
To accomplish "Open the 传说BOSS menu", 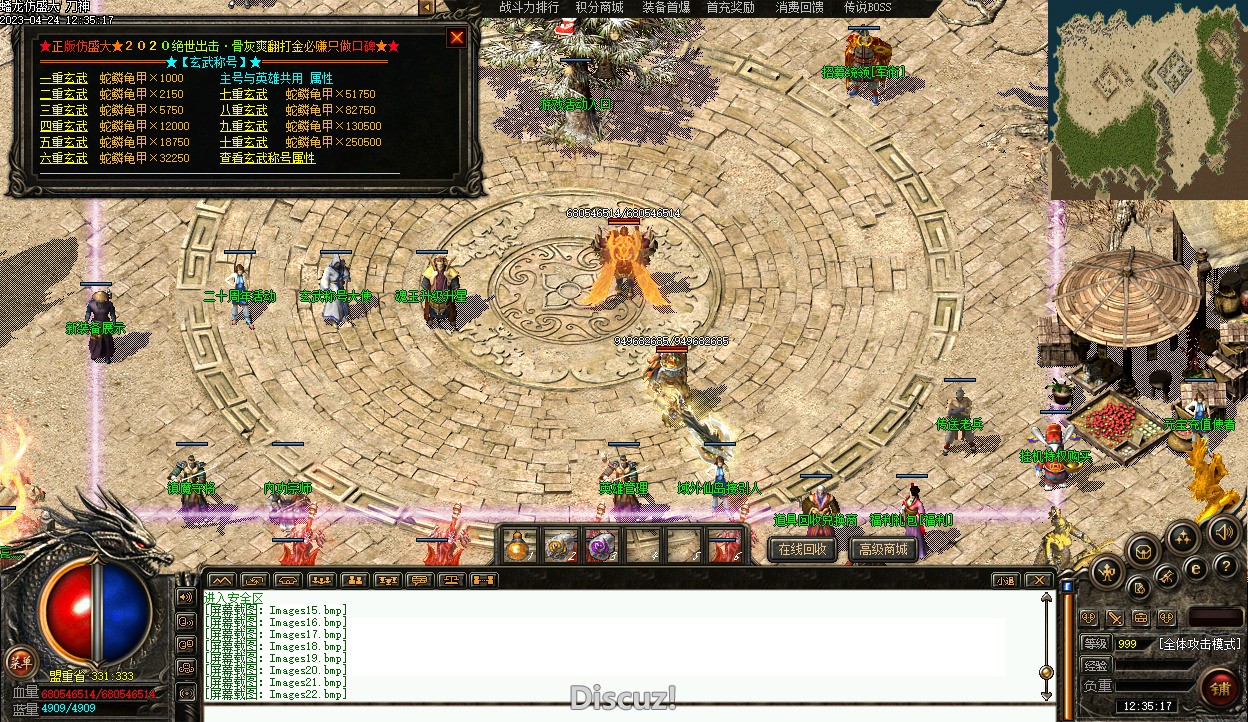I will click(867, 8).
